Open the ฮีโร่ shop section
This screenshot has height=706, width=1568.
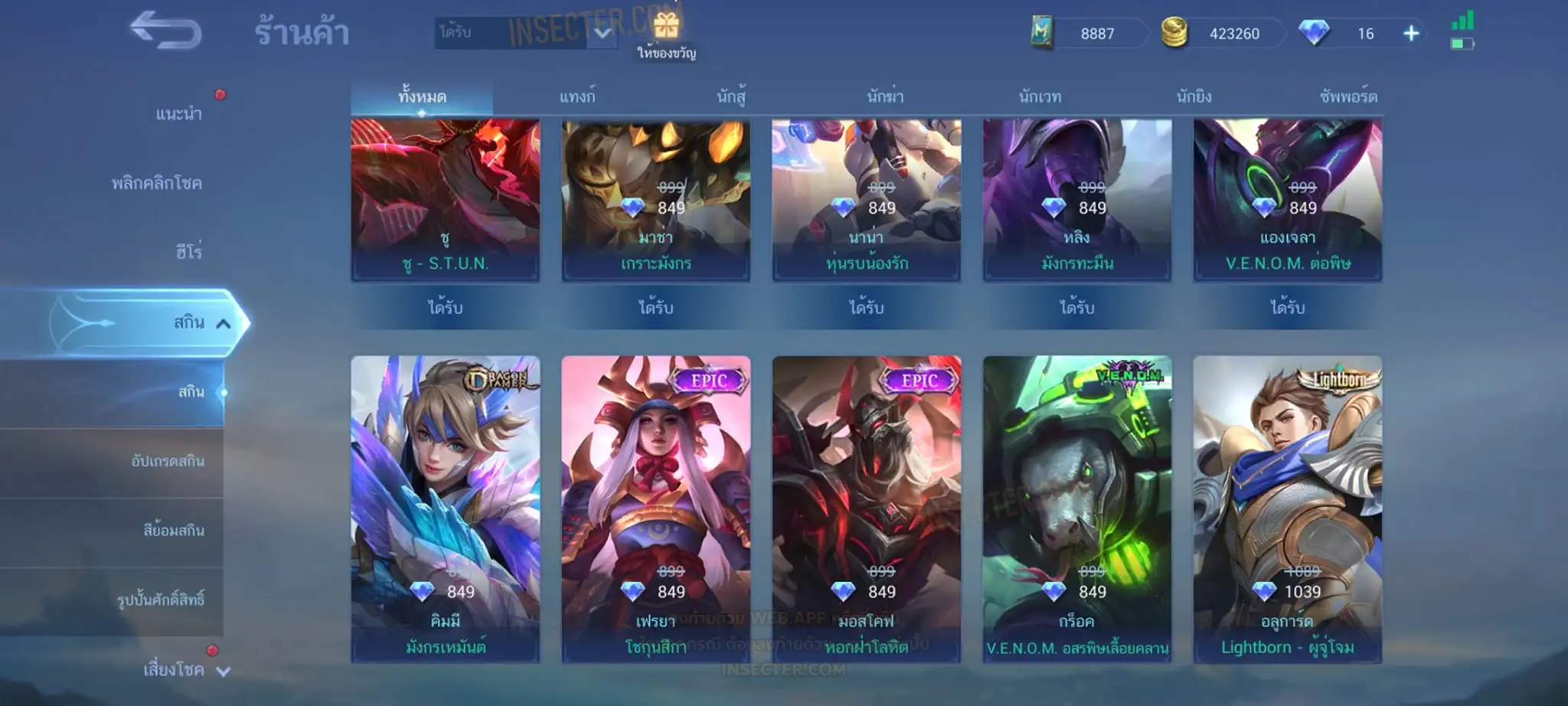(188, 252)
